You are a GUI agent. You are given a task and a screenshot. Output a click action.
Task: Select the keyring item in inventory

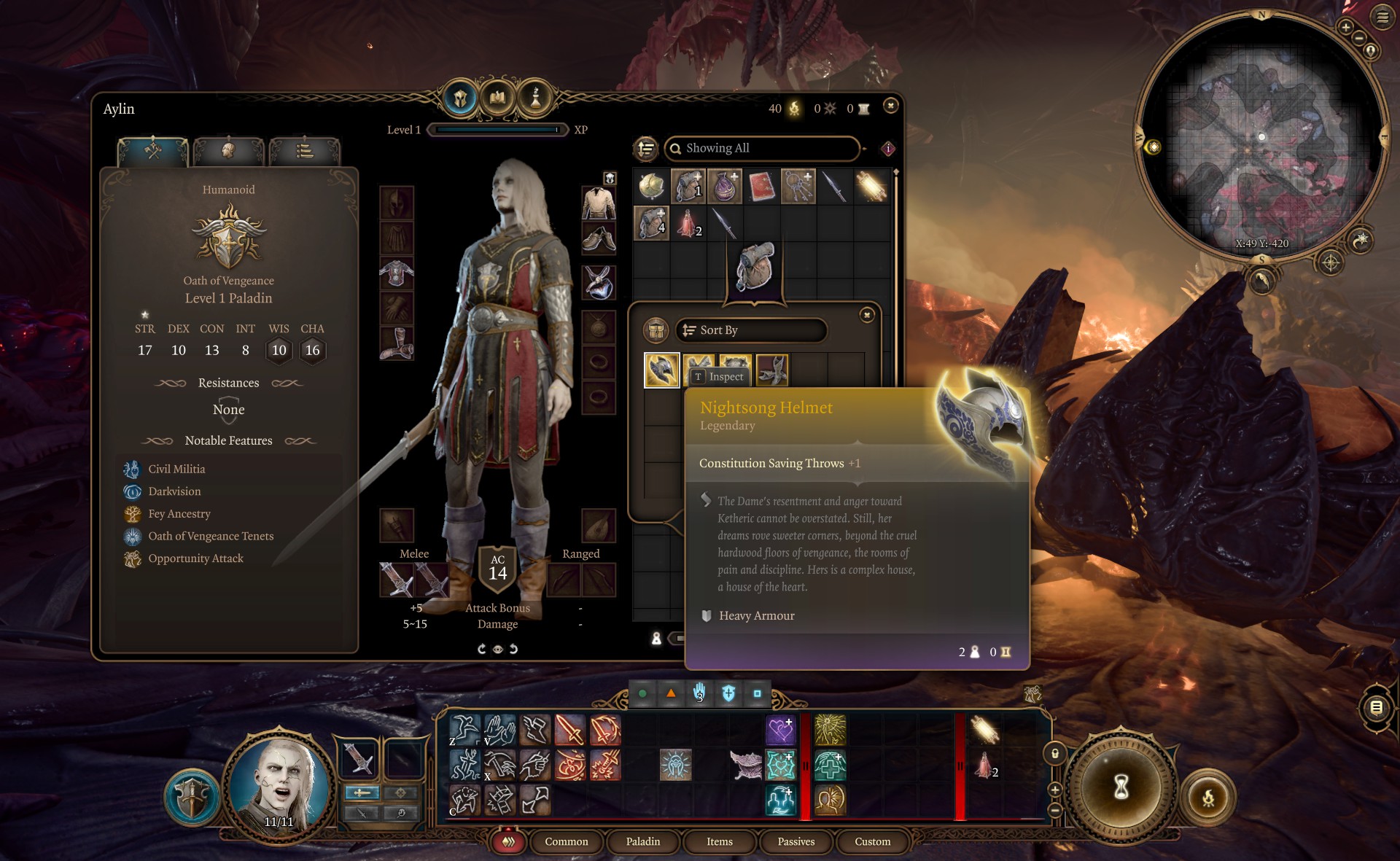(798, 187)
